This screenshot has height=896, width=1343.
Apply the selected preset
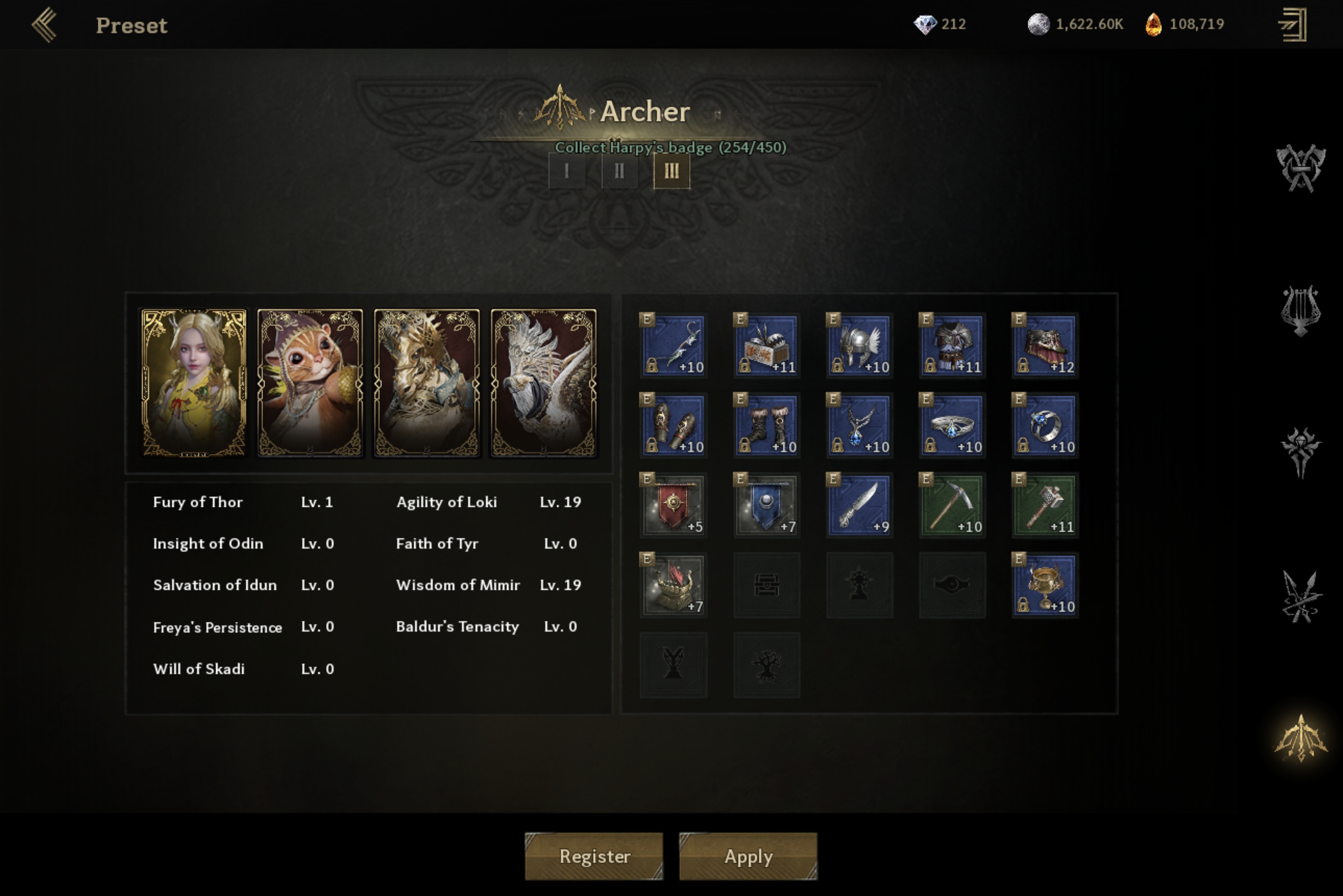click(x=748, y=855)
